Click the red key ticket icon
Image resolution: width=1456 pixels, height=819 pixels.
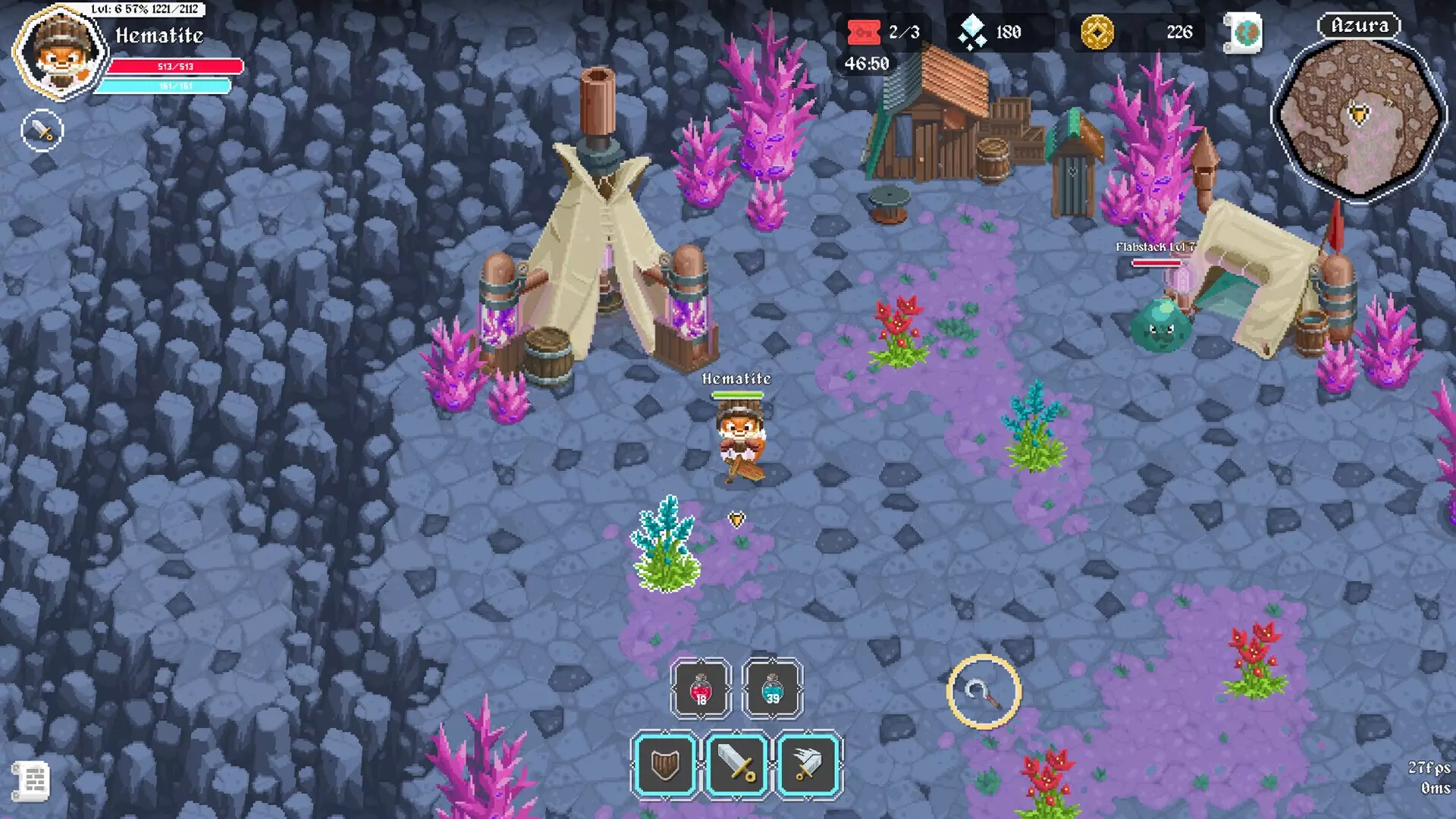[864, 33]
